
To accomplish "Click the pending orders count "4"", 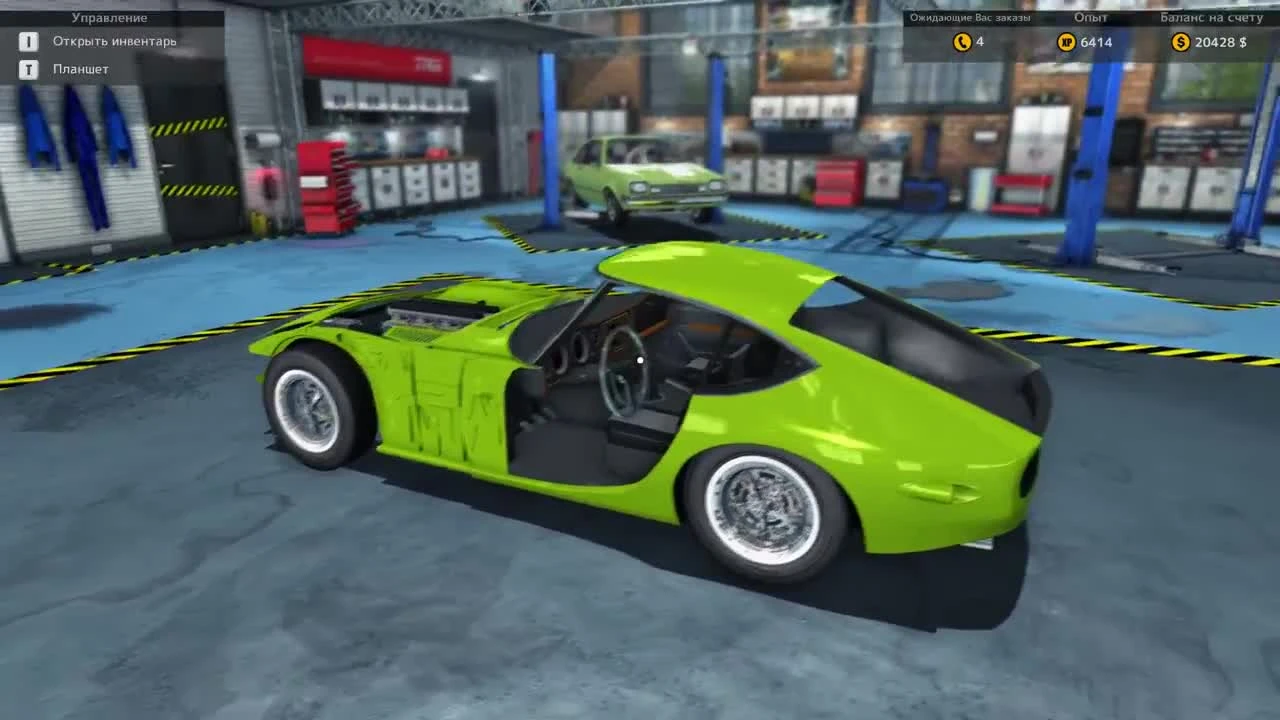I will click(x=978, y=42).
